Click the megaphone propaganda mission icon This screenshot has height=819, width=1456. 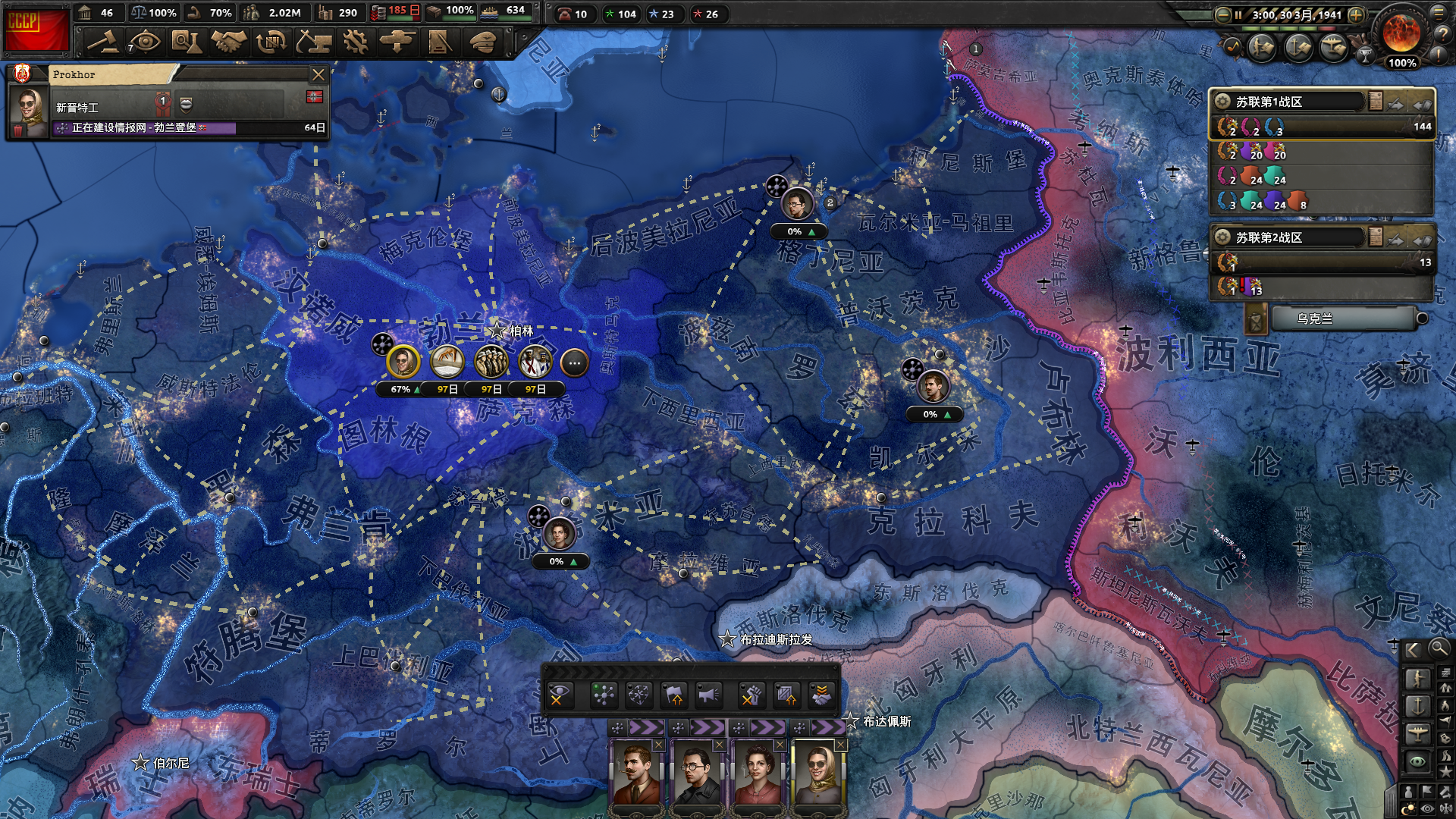[x=709, y=695]
